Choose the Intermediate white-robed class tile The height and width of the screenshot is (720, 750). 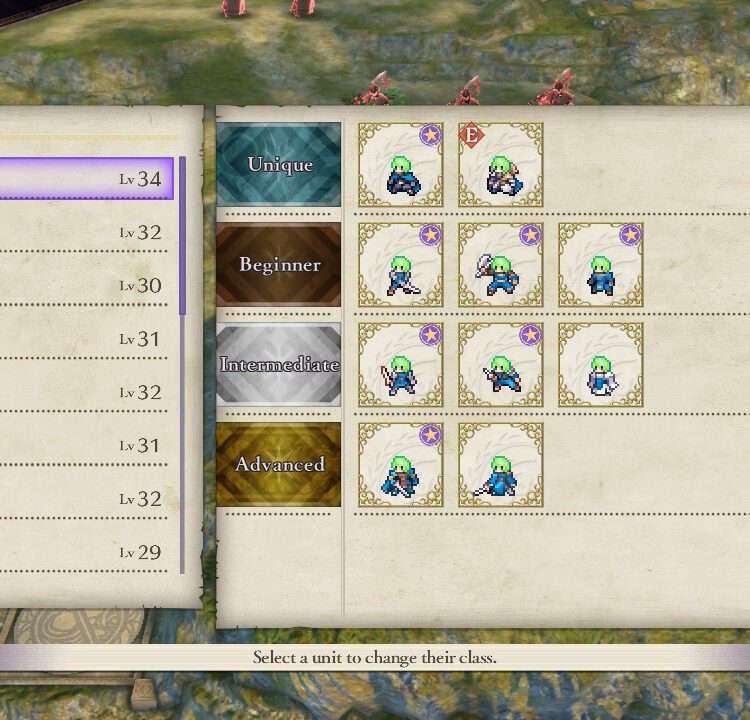(x=600, y=365)
